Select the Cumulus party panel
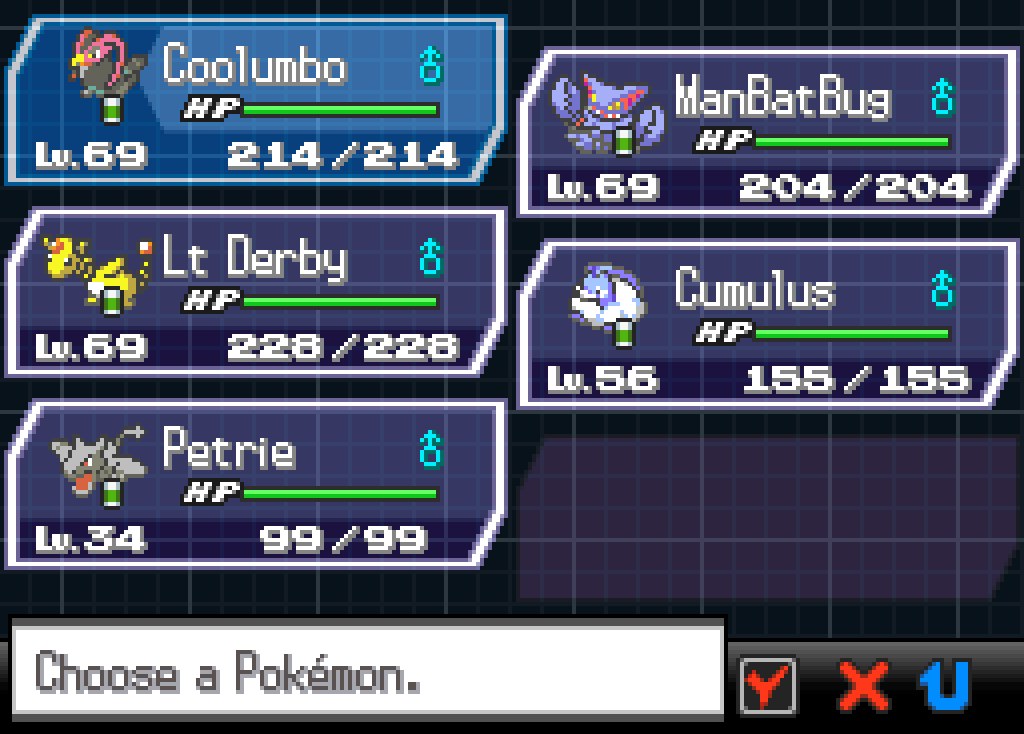The height and width of the screenshot is (734, 1024). pyautogui.click(x=765, y=325)
